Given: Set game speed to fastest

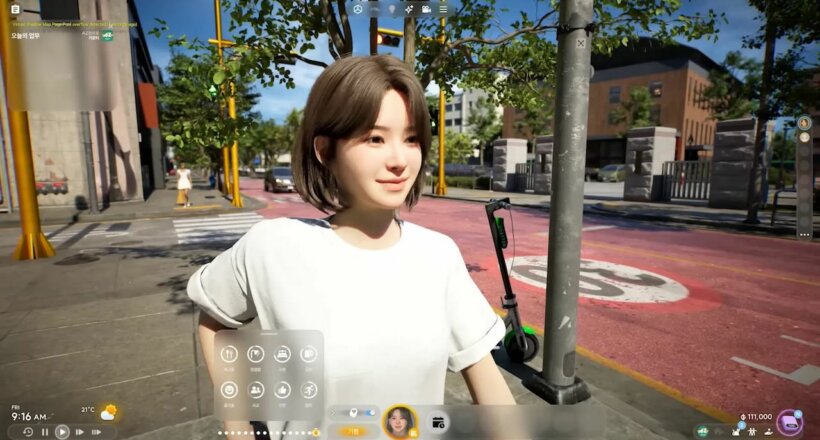Looking at the screenshot, I should click(97, 432).
